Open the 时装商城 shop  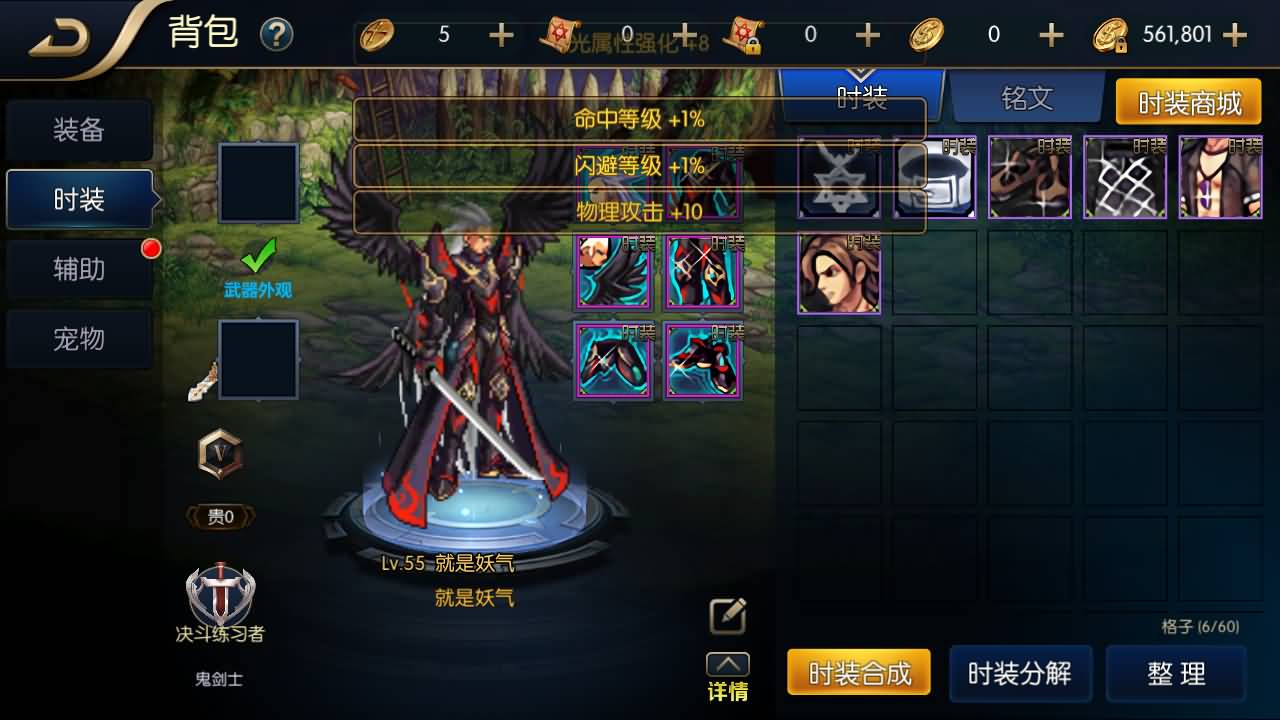click(1190, 101)
